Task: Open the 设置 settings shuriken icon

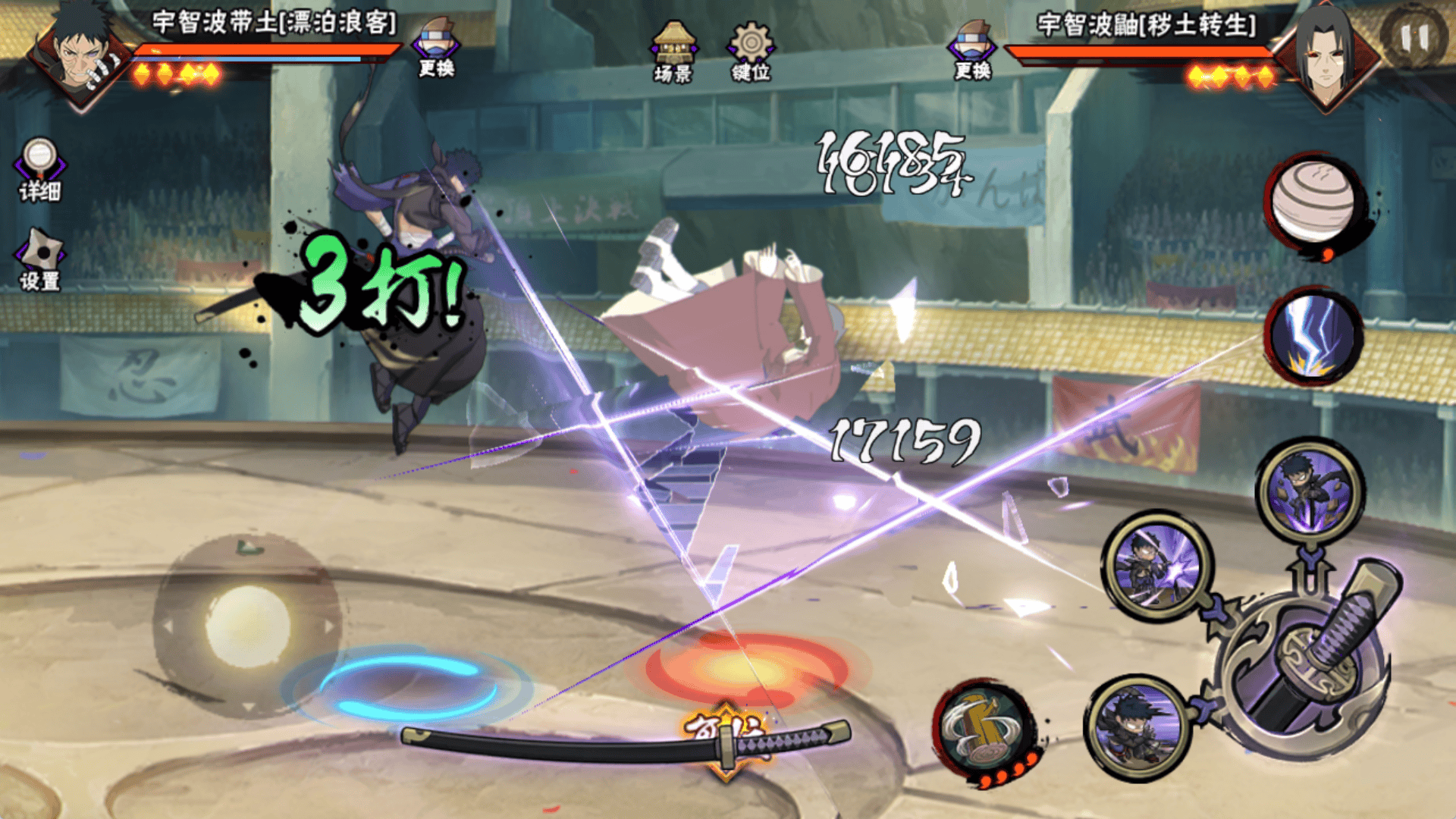Action: pos(39,259)
